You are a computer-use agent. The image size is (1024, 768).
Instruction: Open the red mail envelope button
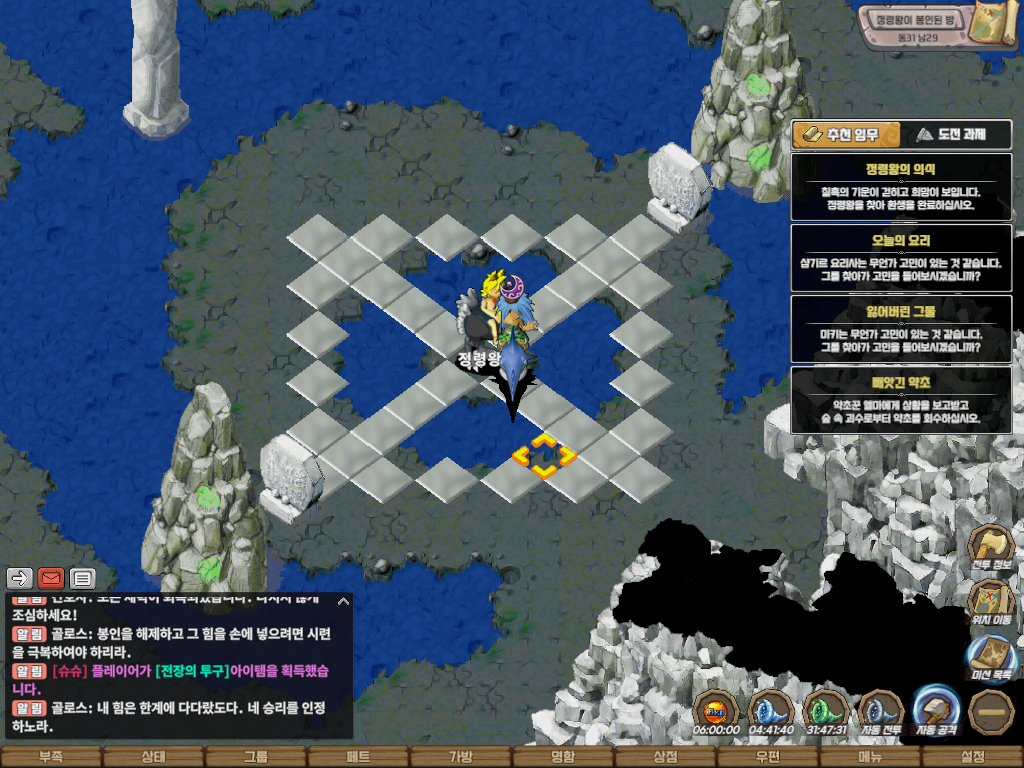tap(51, 578)
